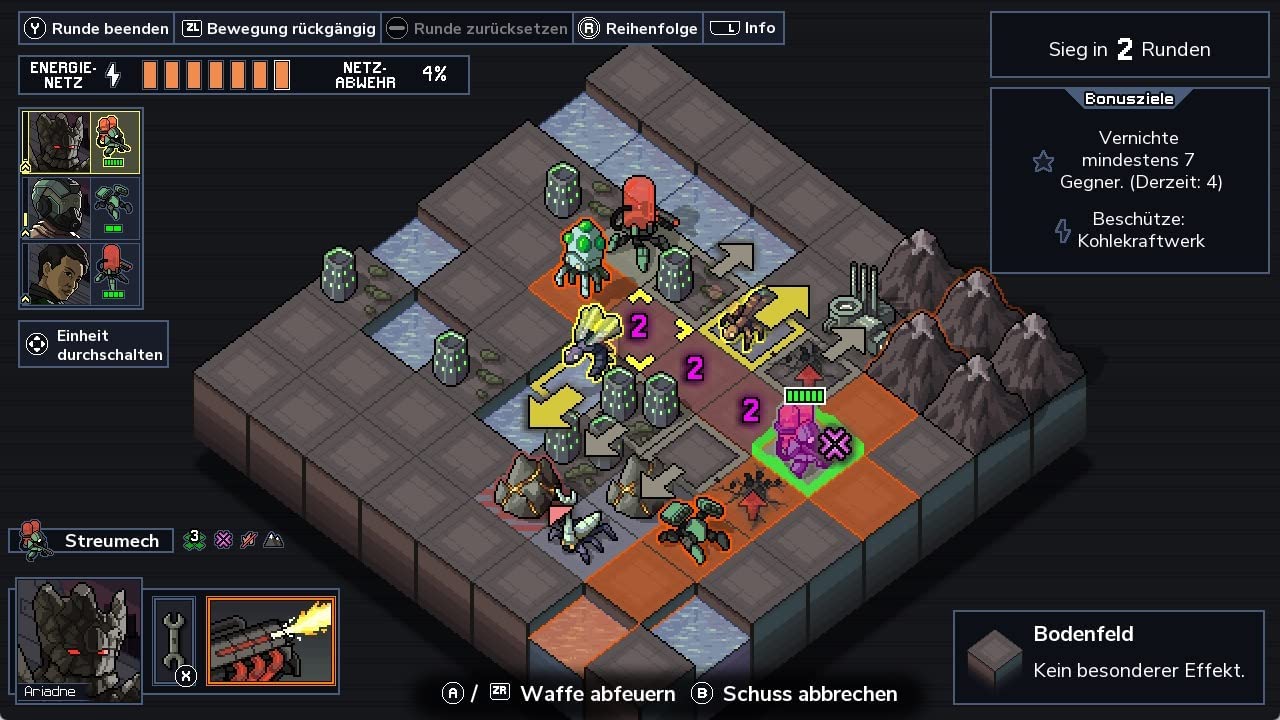This screenshot has height=720, width=1280.
Task: Select the dark-haired pilot's unit portrait
Action: tap(57, 274)
